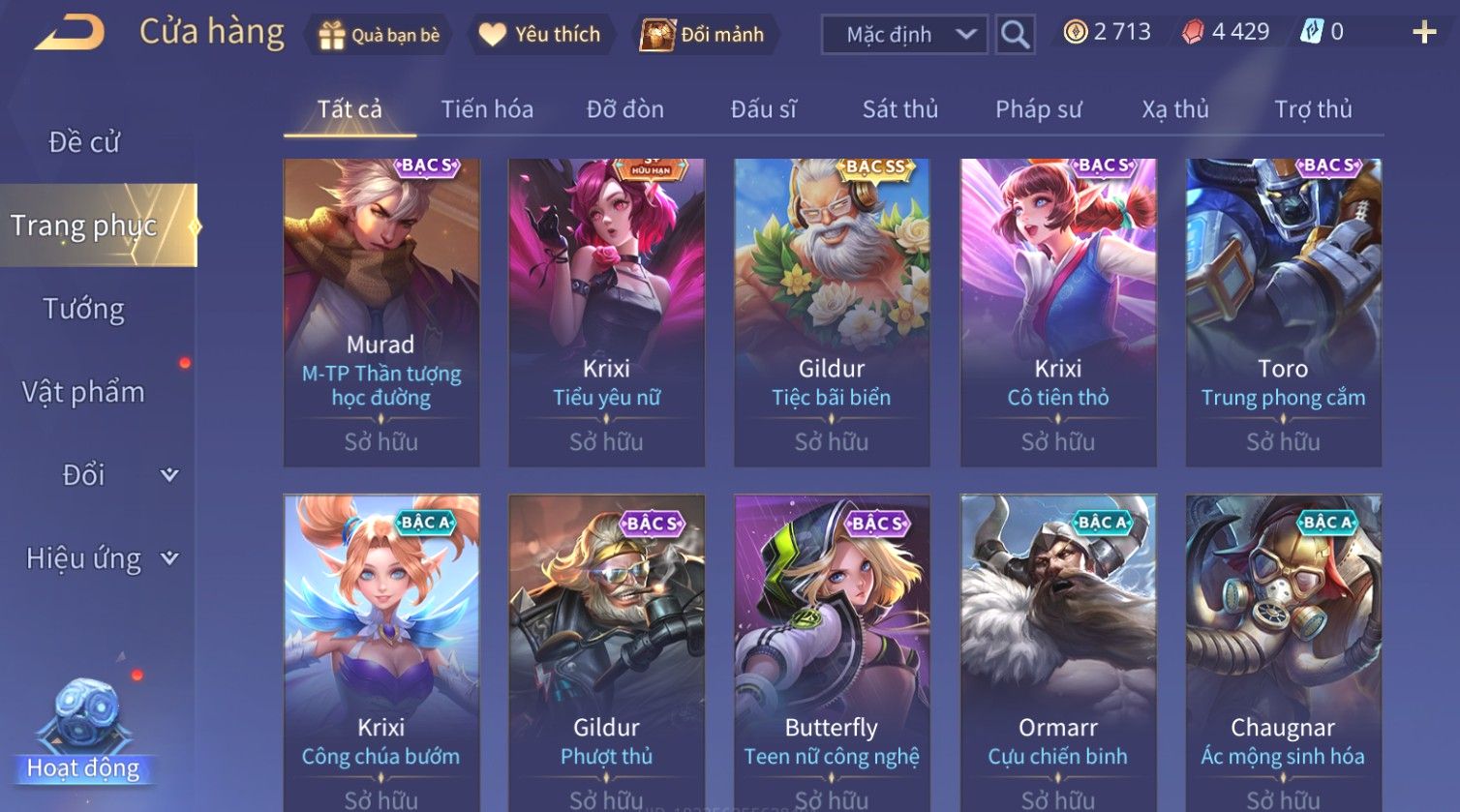Open the Yêu thích favorites list
The height and width of the screenshot is (812, 1460).
pyautogui.click(x=540, y=35)
